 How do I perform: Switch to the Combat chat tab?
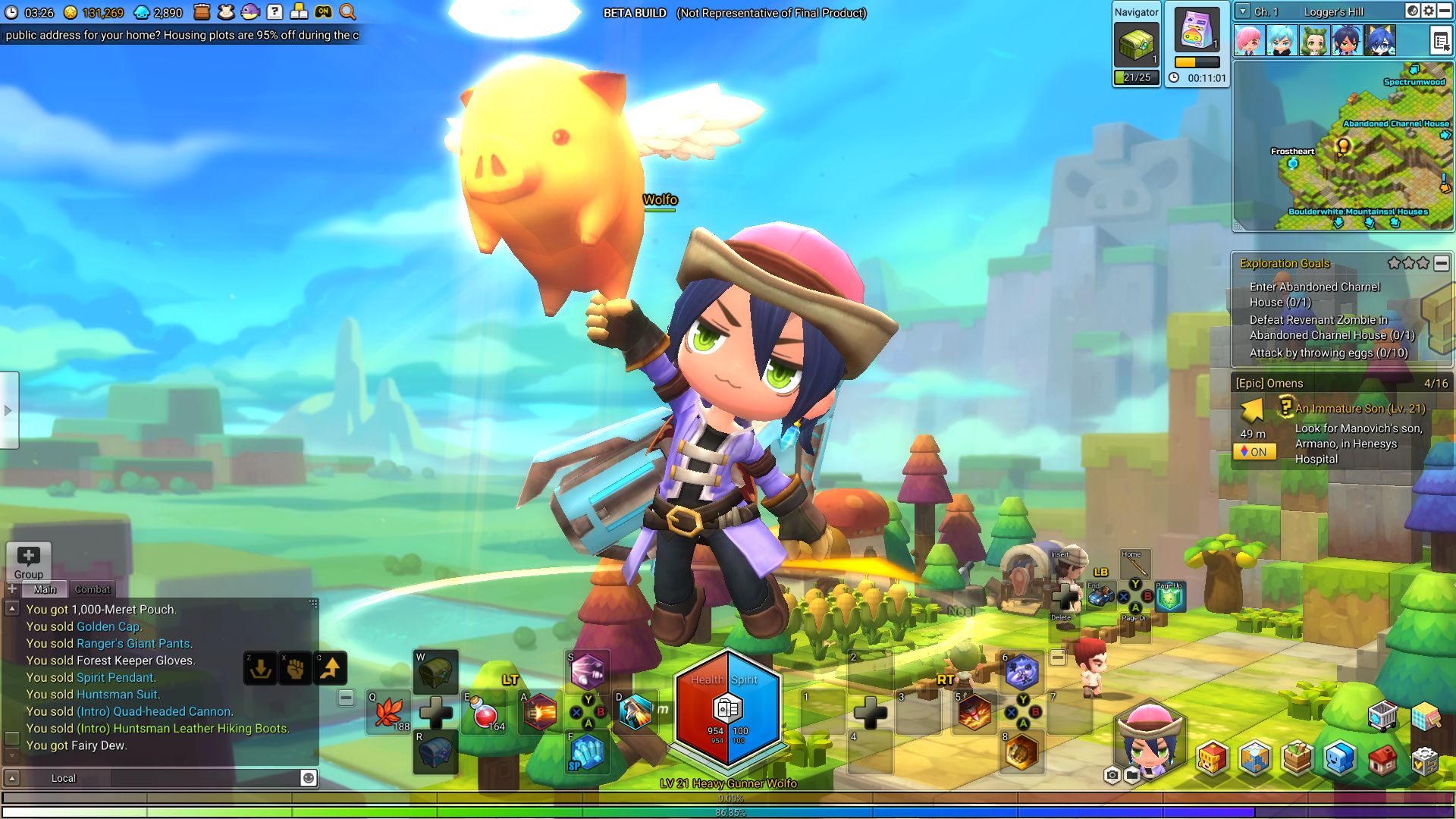(x=93, y=589)
